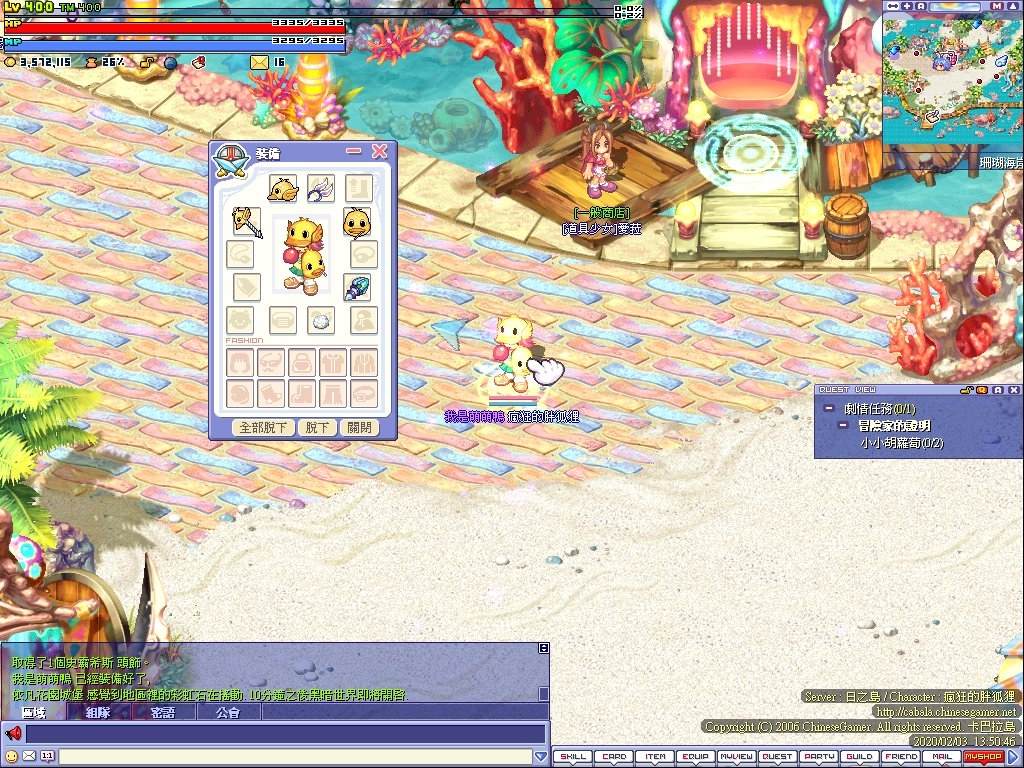Click the 全部脫下 unequip-all button

pos(263,427)
